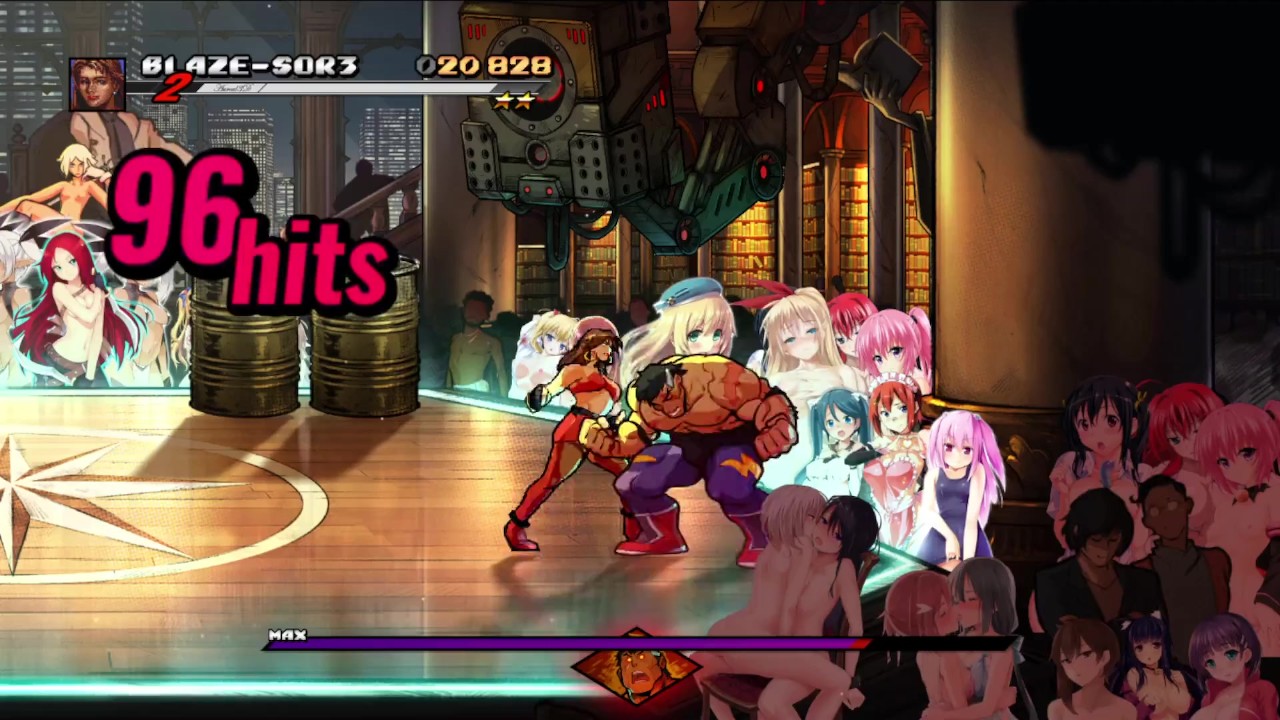Click Blaze's character portrait
Image resolution: width=1280 pixels, height=720 pixels.
(x=97, y=84)
